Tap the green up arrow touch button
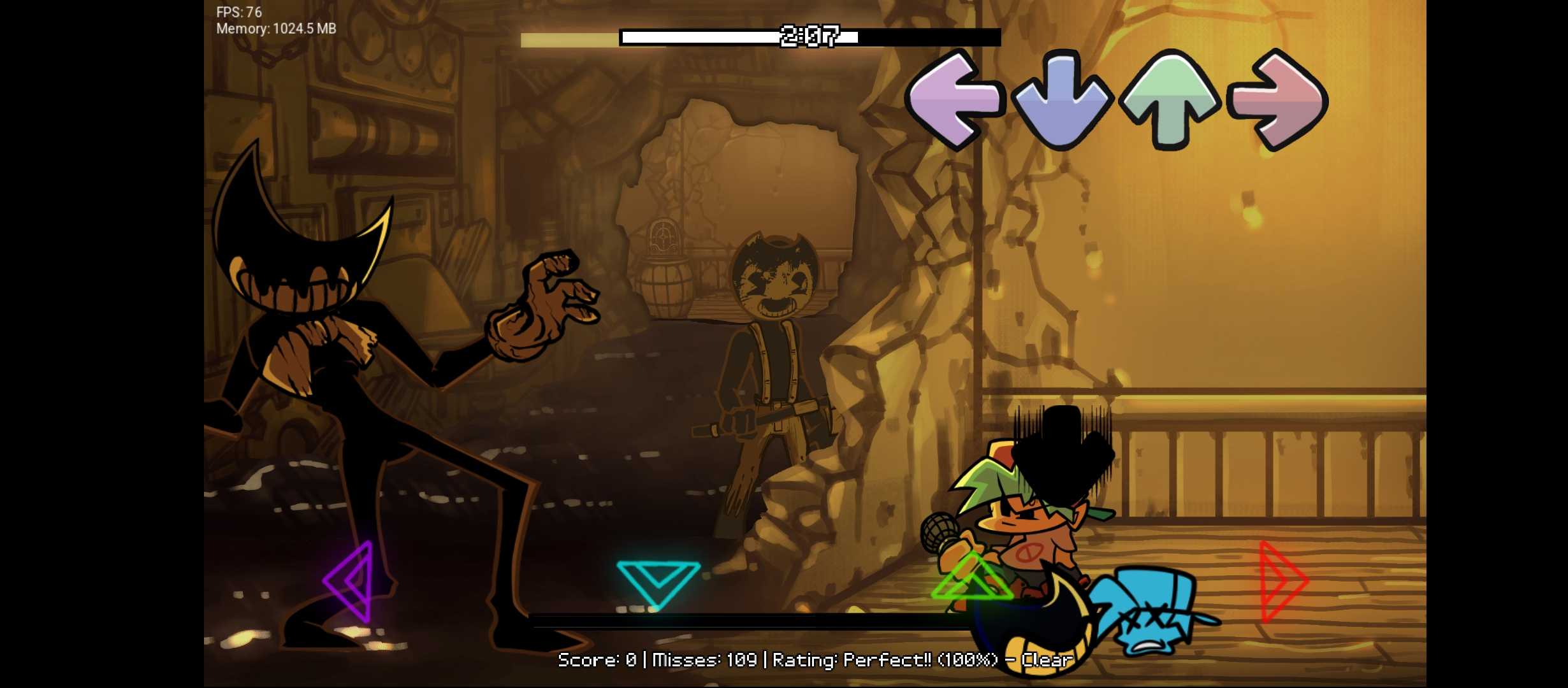The height and width of the screenshot is (688, 1568). pos(971,578)
